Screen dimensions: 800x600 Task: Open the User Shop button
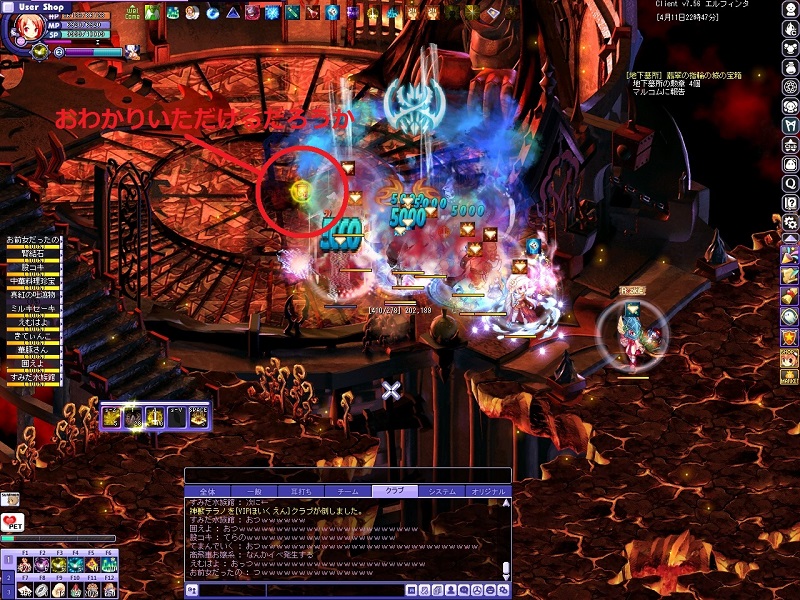click(42, 6)
